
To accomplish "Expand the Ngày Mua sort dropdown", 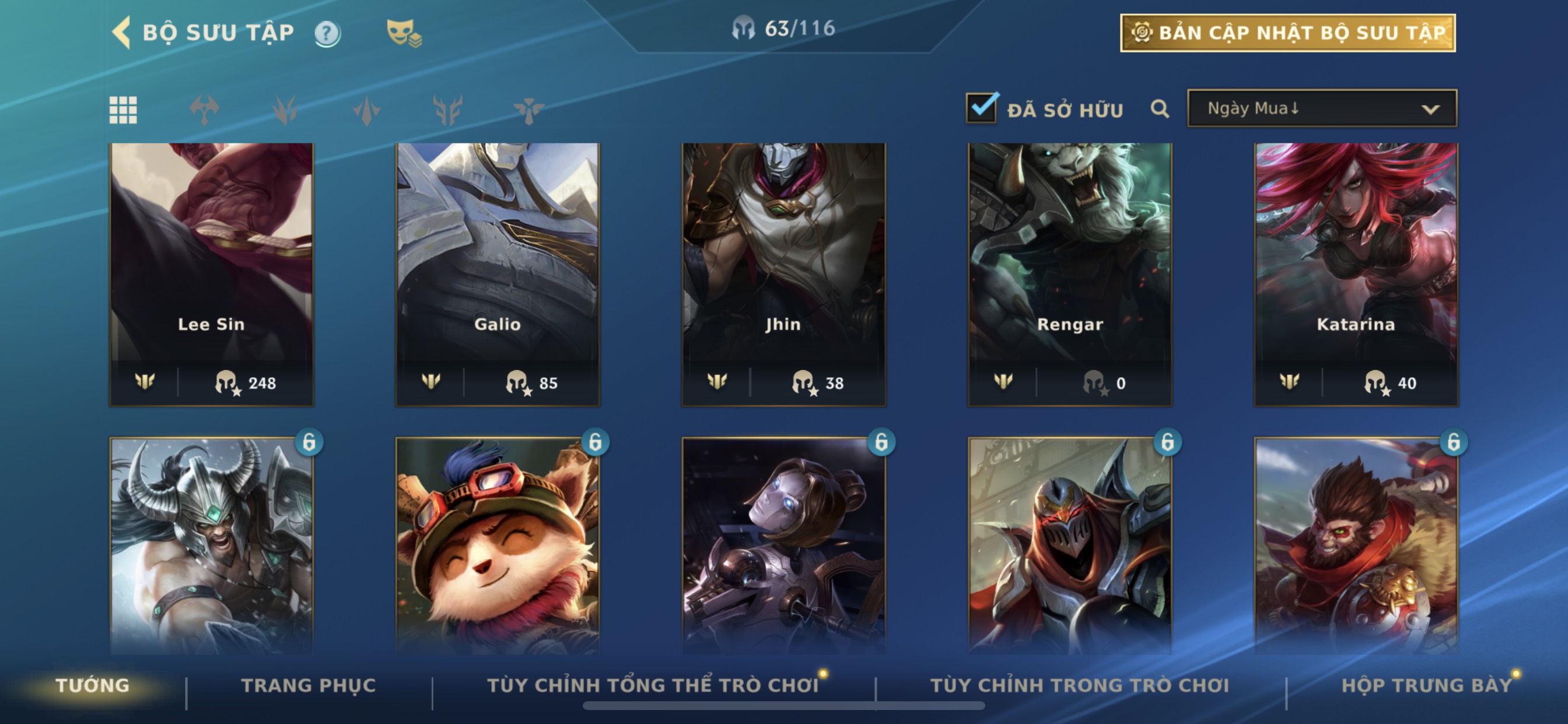I will [1321, 109].
